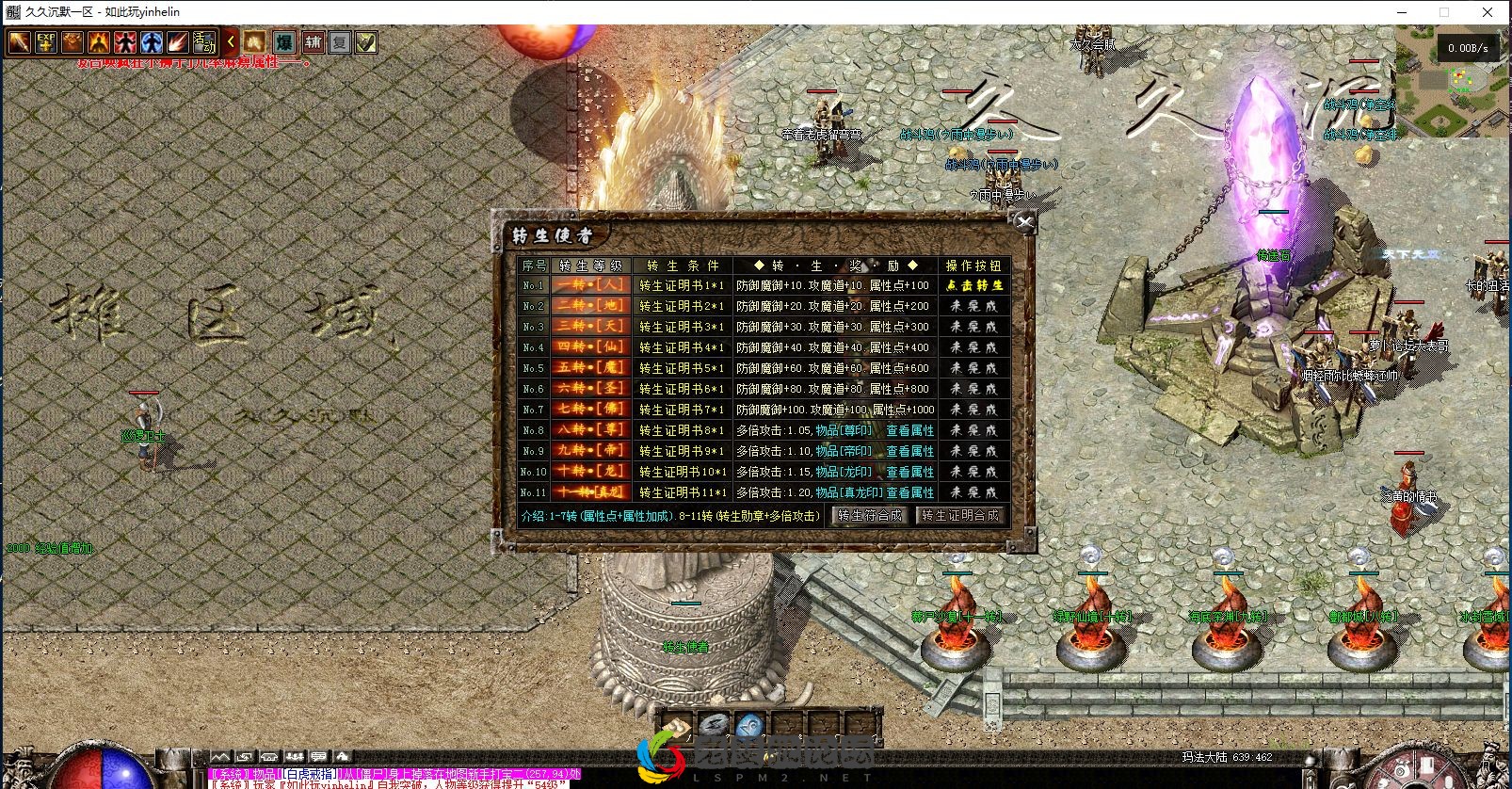Close the 转生使者 dialog window
The height and width of the screenshot is (789, 1512).
coord(1024,222)
